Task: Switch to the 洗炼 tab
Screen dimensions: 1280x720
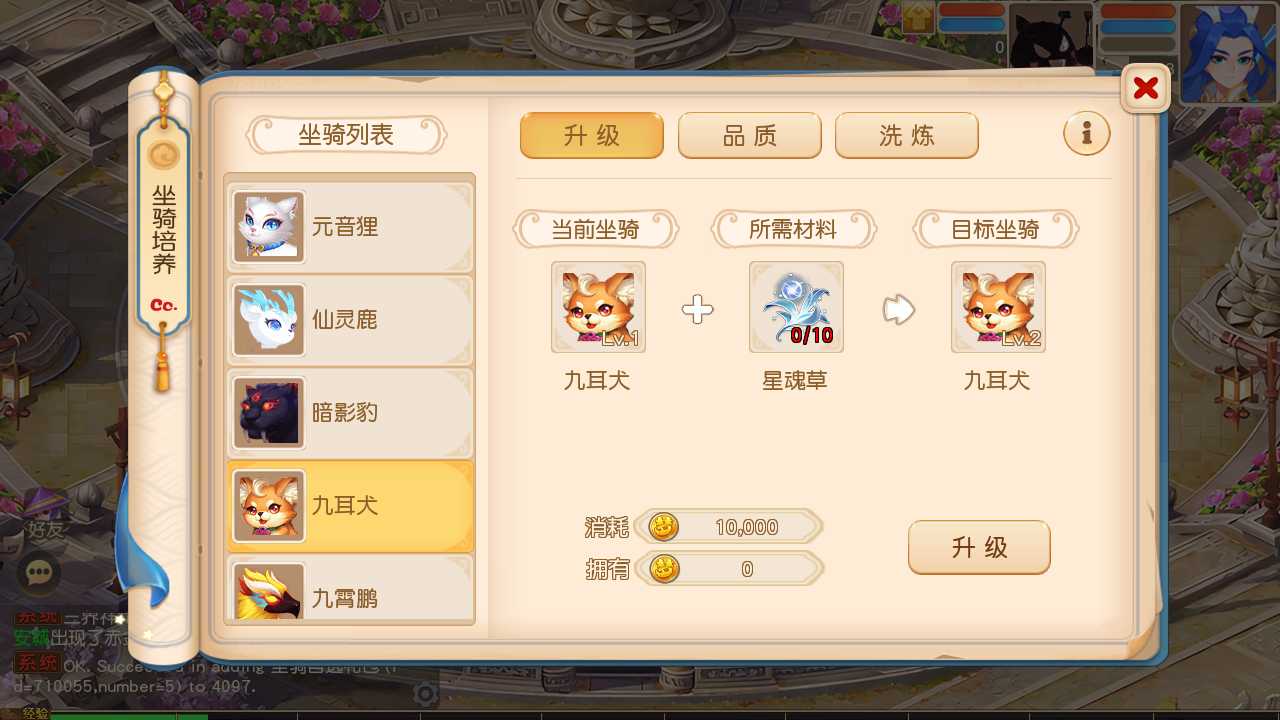Action: (x=906, y=135)
